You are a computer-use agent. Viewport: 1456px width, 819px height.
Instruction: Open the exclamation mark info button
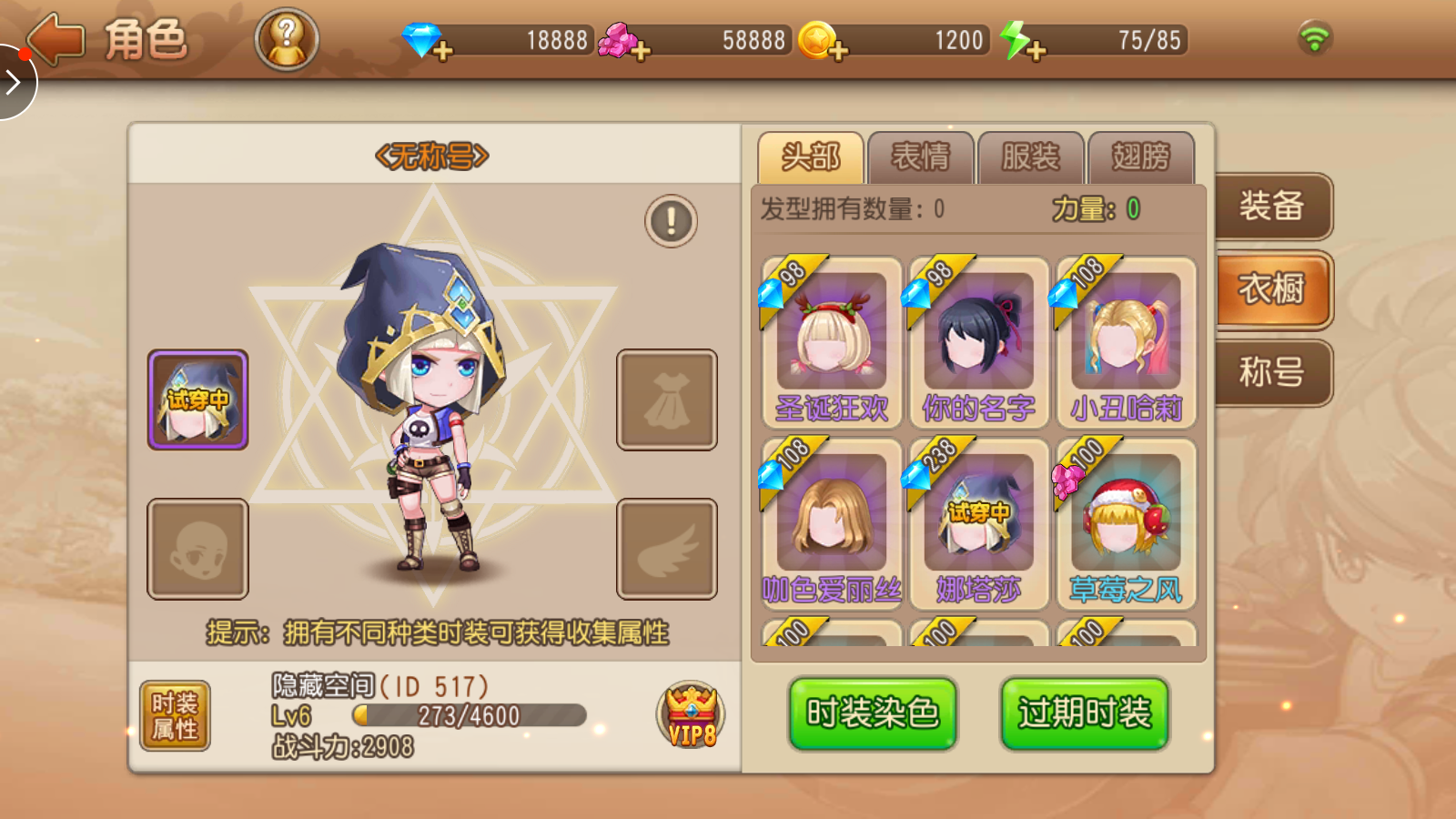tap(671, 221)
